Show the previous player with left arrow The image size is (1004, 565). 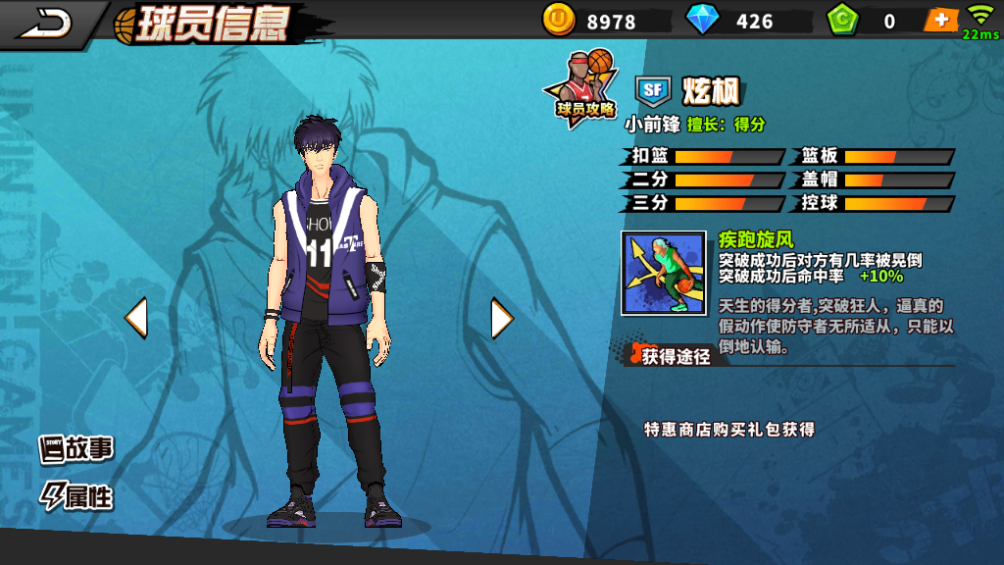[136, 318]
